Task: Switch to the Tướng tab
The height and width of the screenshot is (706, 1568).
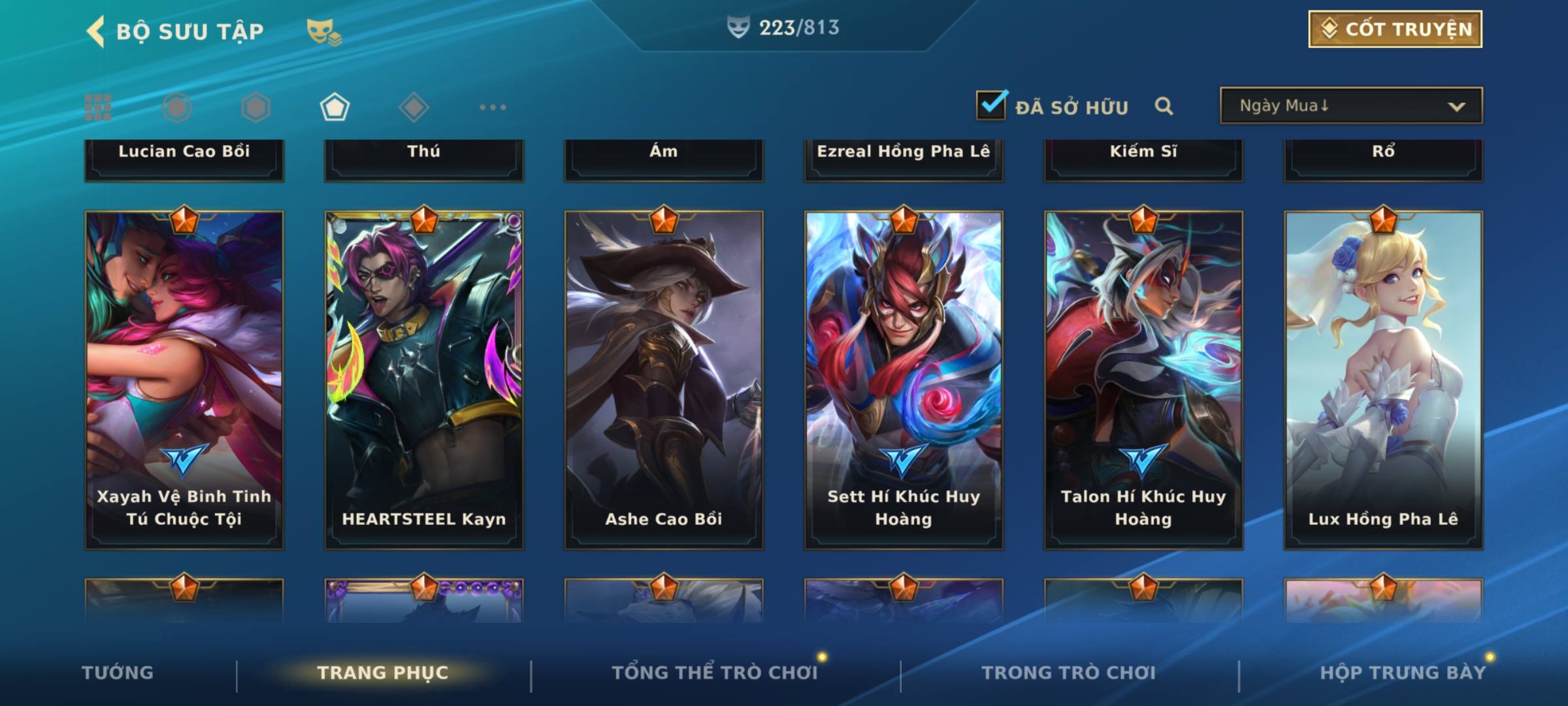Action: (118, 673)
